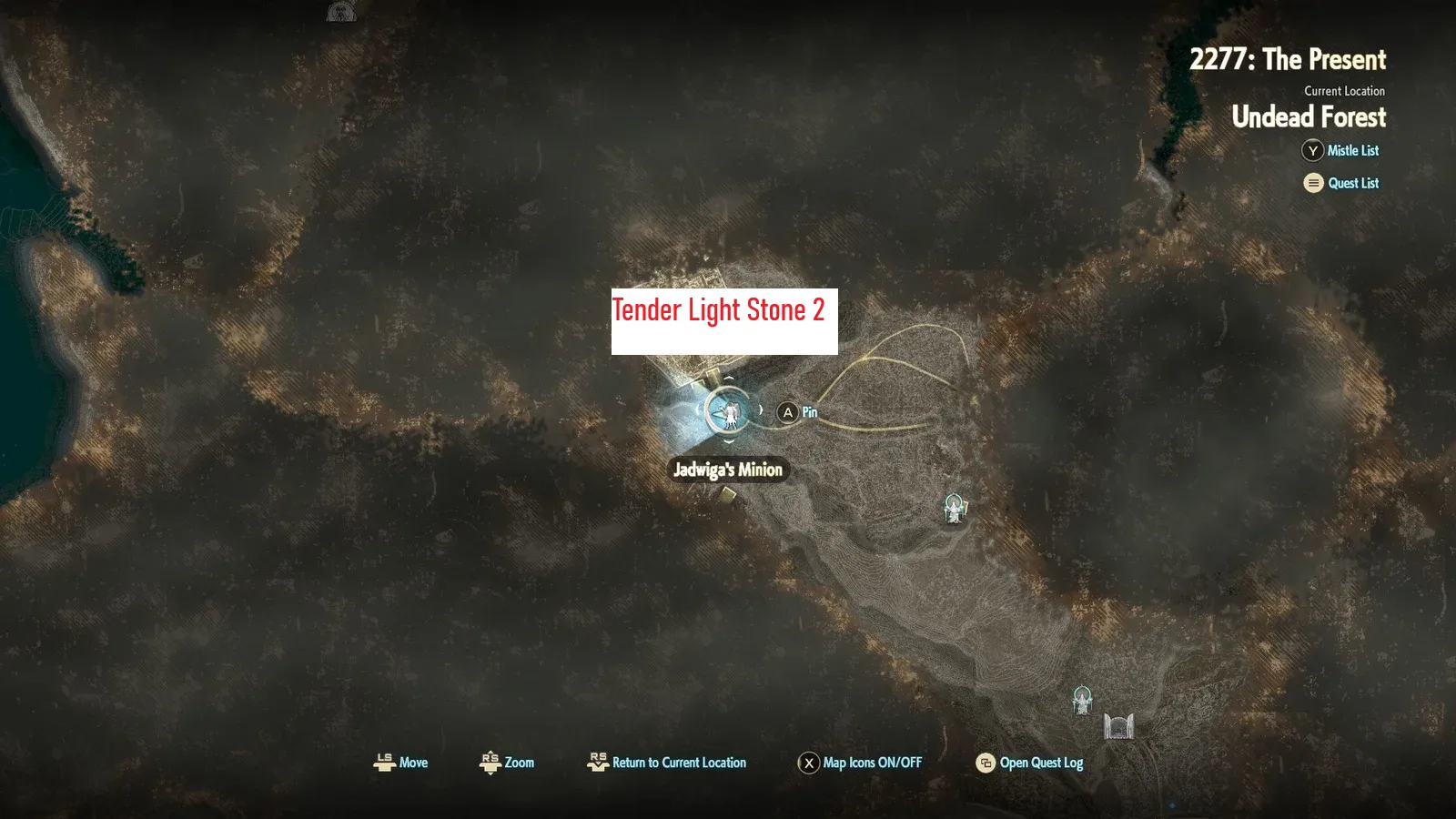Click the Zoom map control label
The height and width of the screenshot is (819, 1456).
coord(507,763)
